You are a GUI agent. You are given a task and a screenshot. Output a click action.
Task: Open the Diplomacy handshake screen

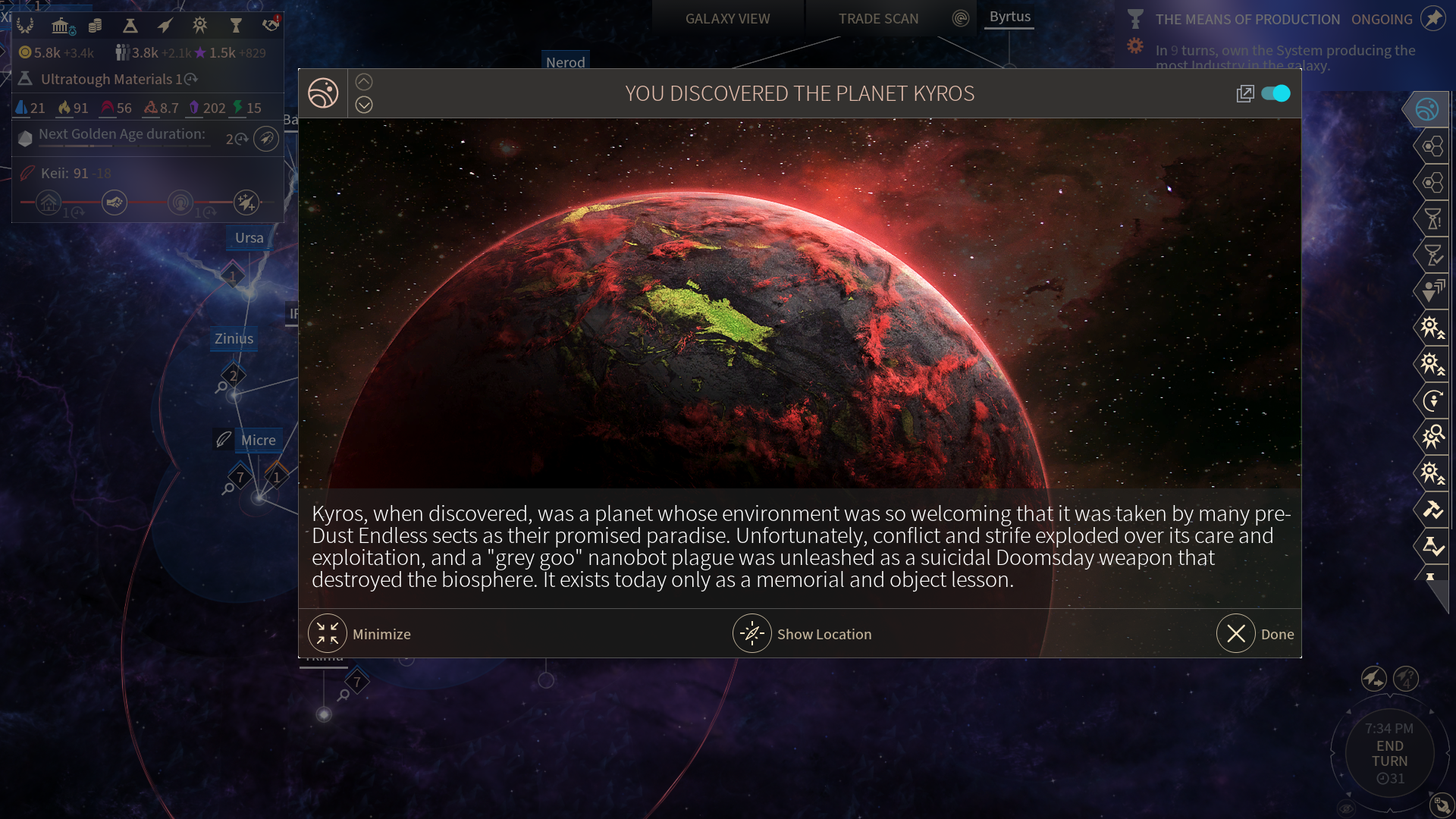[x=271, y=26]
